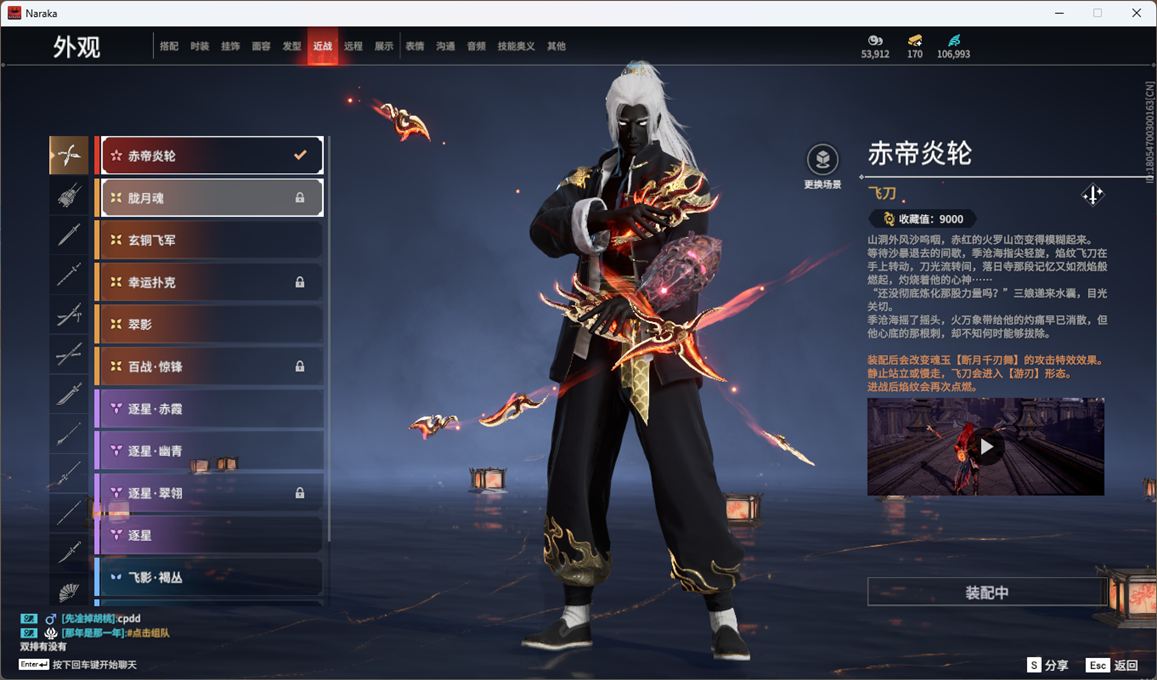The height and width of the screenshot is (680, 1157).
Task: Choose the 胧月魂 skin
Action: coord(210,198)
